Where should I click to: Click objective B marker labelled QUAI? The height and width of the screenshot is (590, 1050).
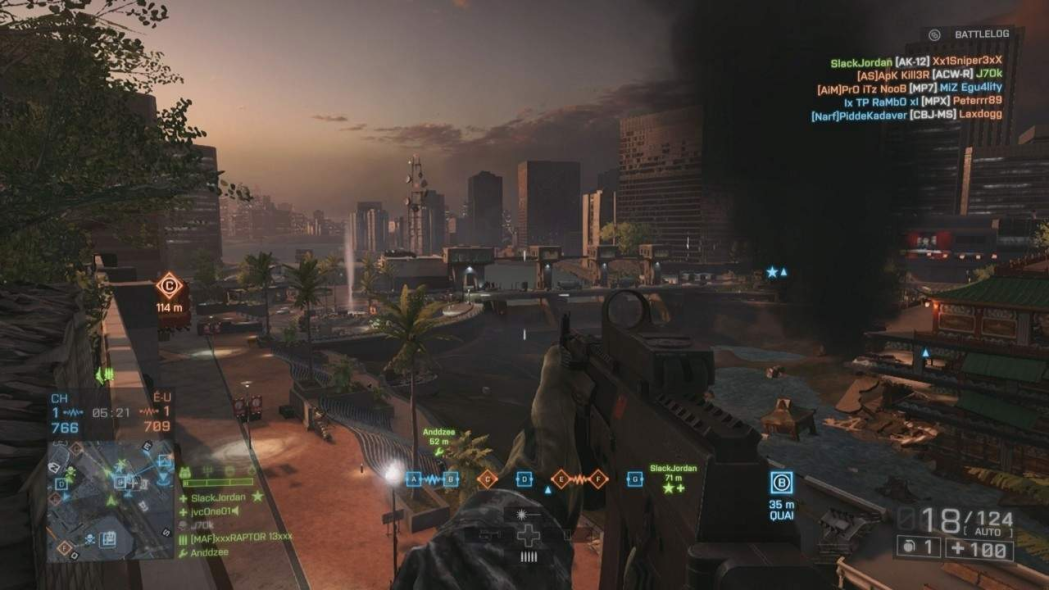tap(782, 483)
